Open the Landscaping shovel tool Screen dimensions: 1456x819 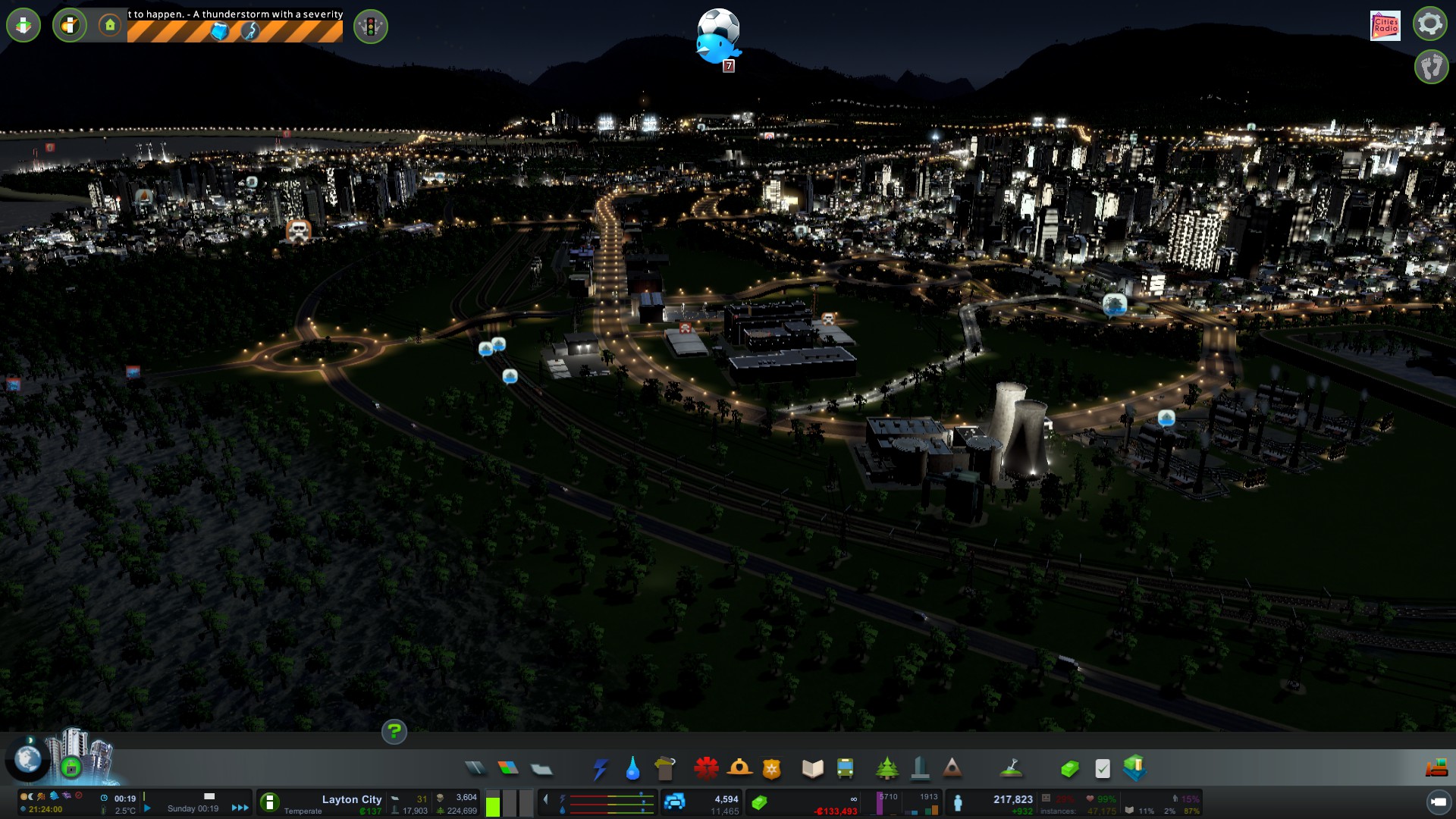(1011, 769)
